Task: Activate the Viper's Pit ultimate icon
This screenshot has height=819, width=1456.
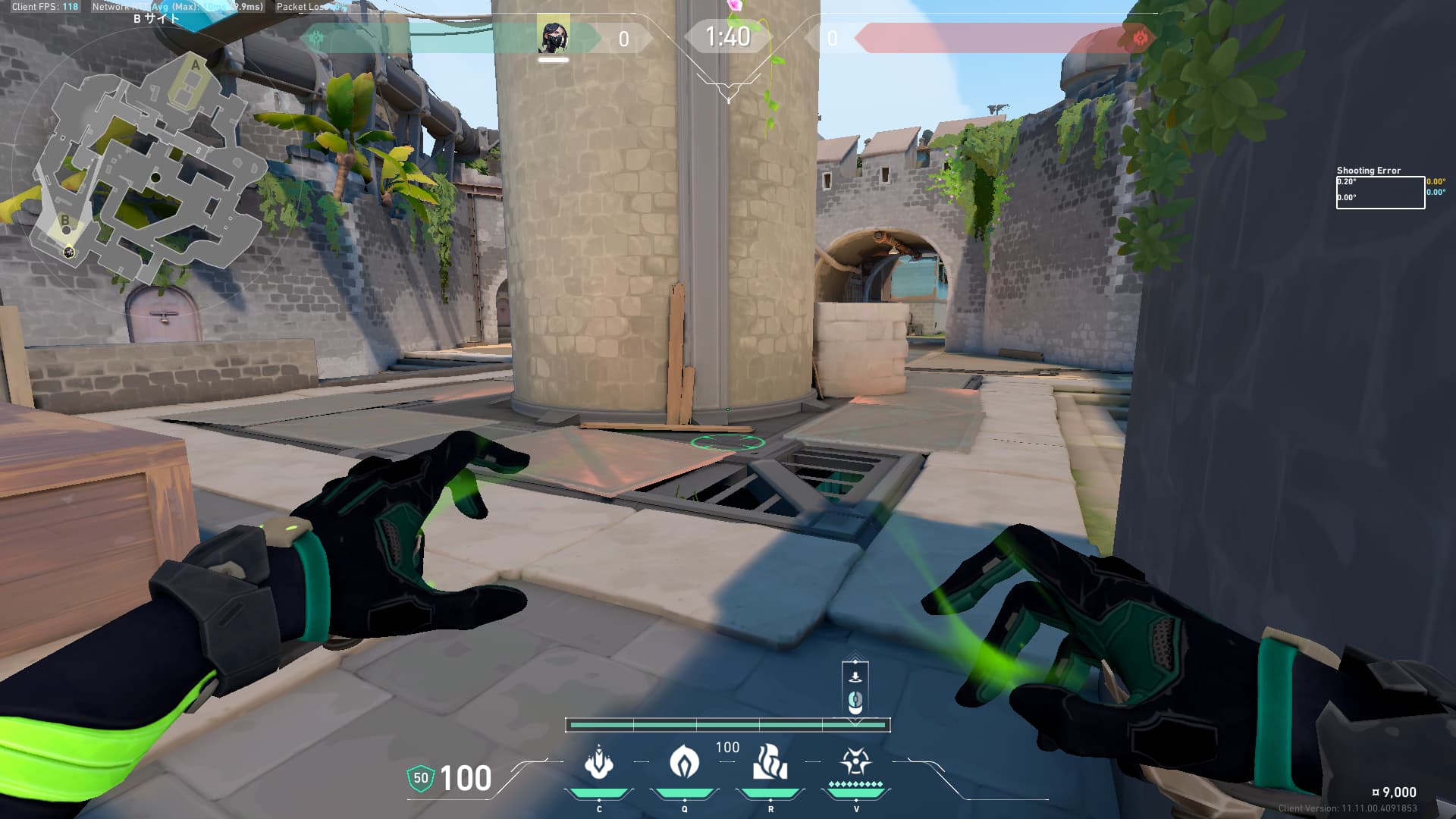Action: point(855,761)
